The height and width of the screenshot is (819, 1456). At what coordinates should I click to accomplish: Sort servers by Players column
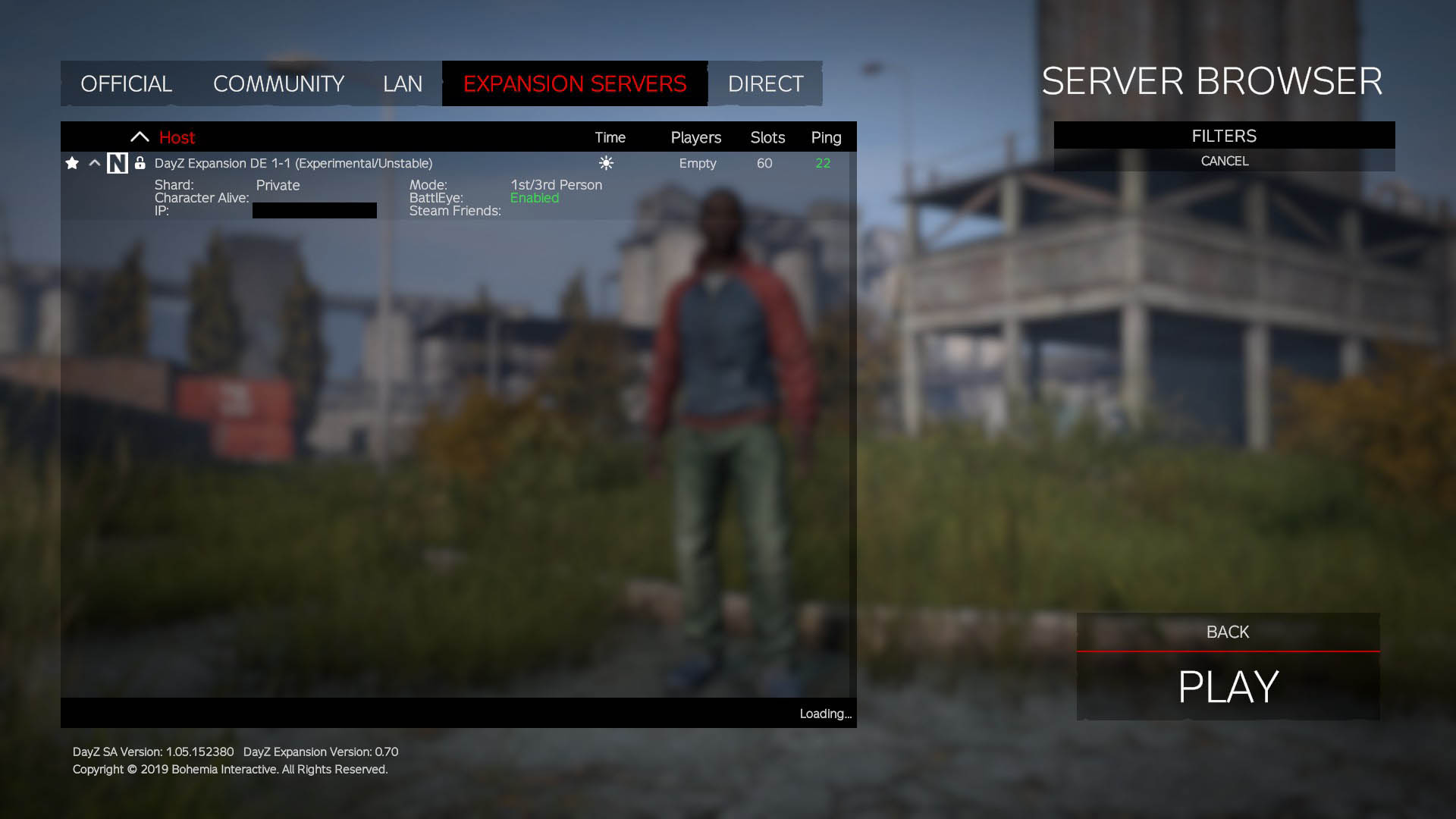coord(695,137)
